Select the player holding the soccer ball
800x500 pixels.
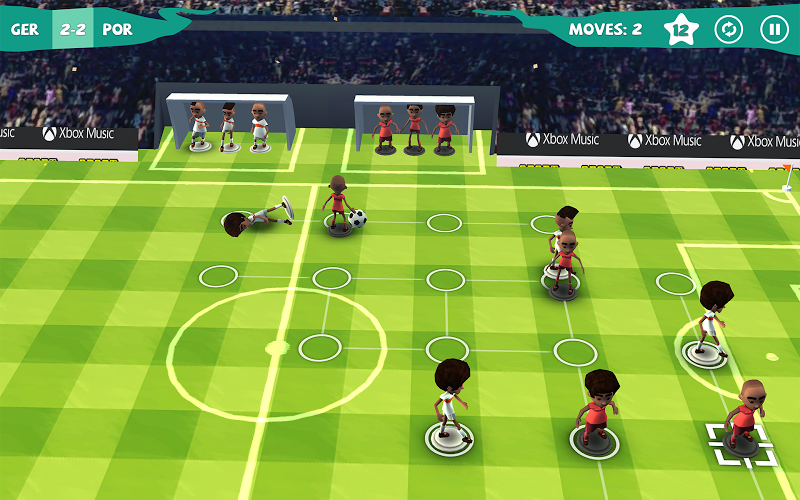point(338,206)
